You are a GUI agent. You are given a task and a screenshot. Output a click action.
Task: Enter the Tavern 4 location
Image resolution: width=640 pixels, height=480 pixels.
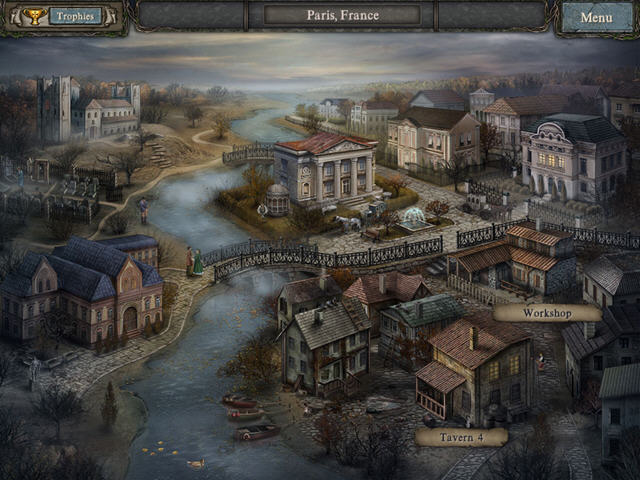[x=461, y=436]
